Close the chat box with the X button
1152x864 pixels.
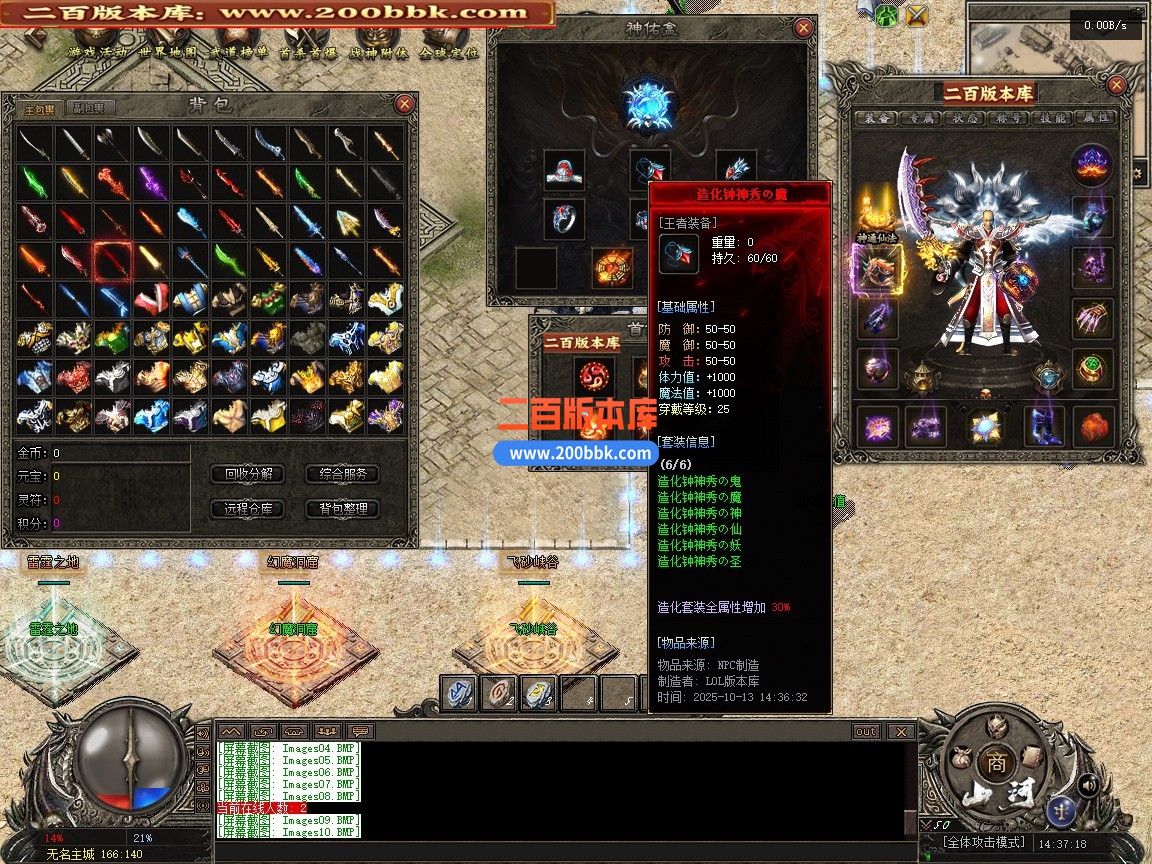pyautogui.click(x=901, y=732)
